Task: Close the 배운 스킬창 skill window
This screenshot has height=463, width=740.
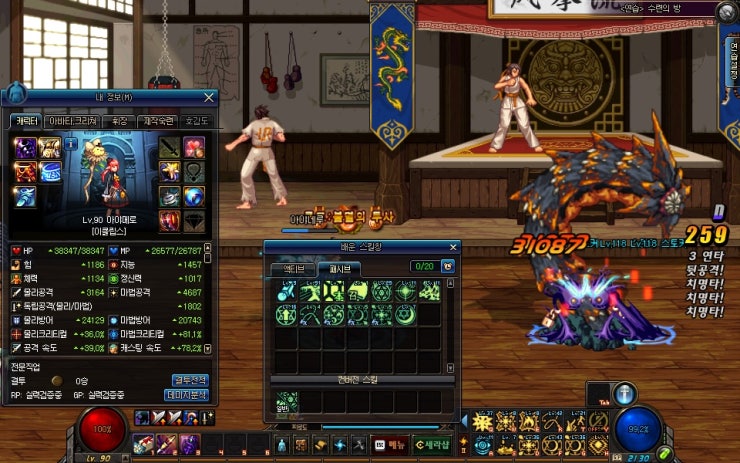Action: [453, 246]
